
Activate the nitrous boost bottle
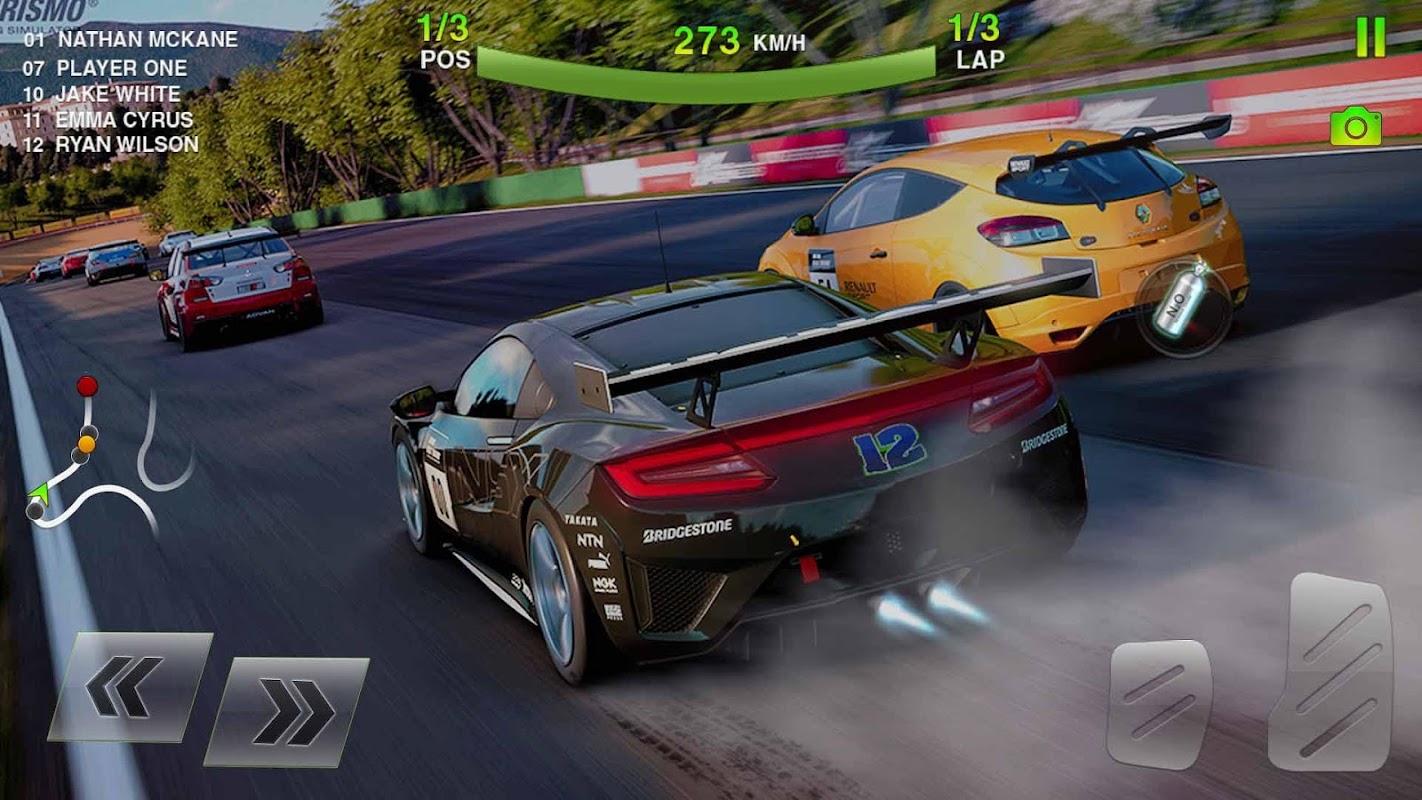1183,306
